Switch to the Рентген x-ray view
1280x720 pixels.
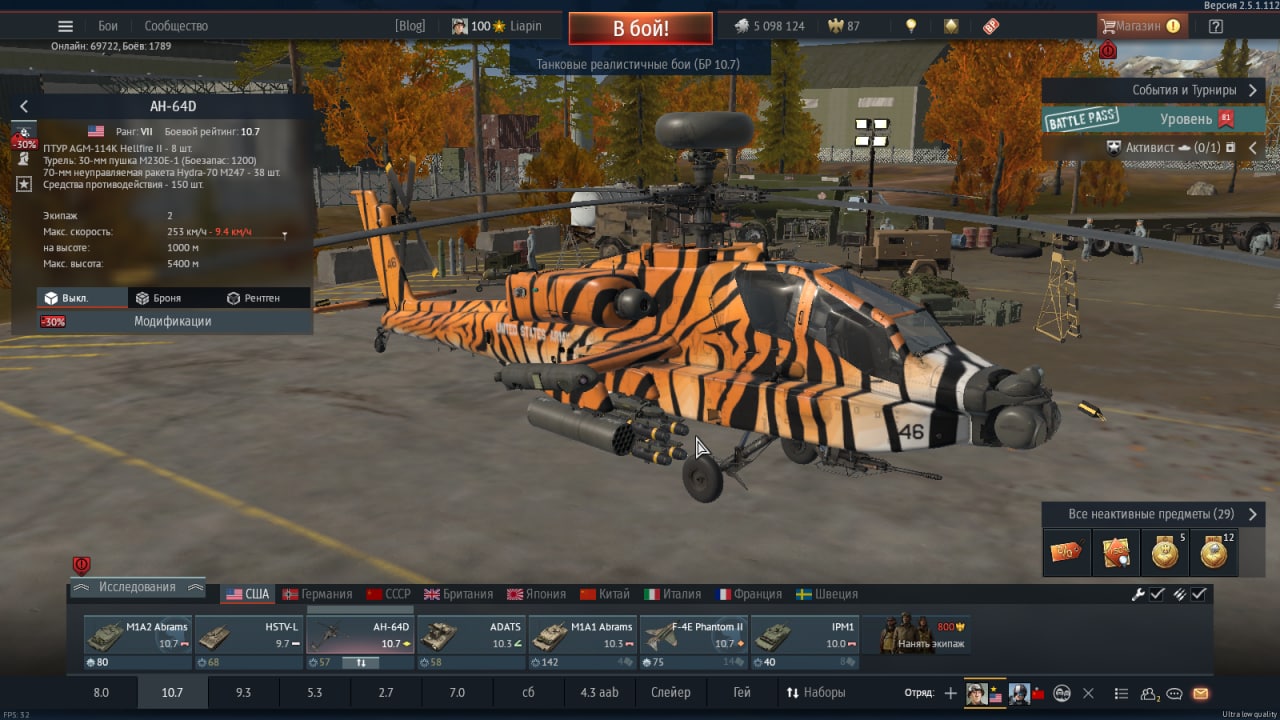click(253, 298)
